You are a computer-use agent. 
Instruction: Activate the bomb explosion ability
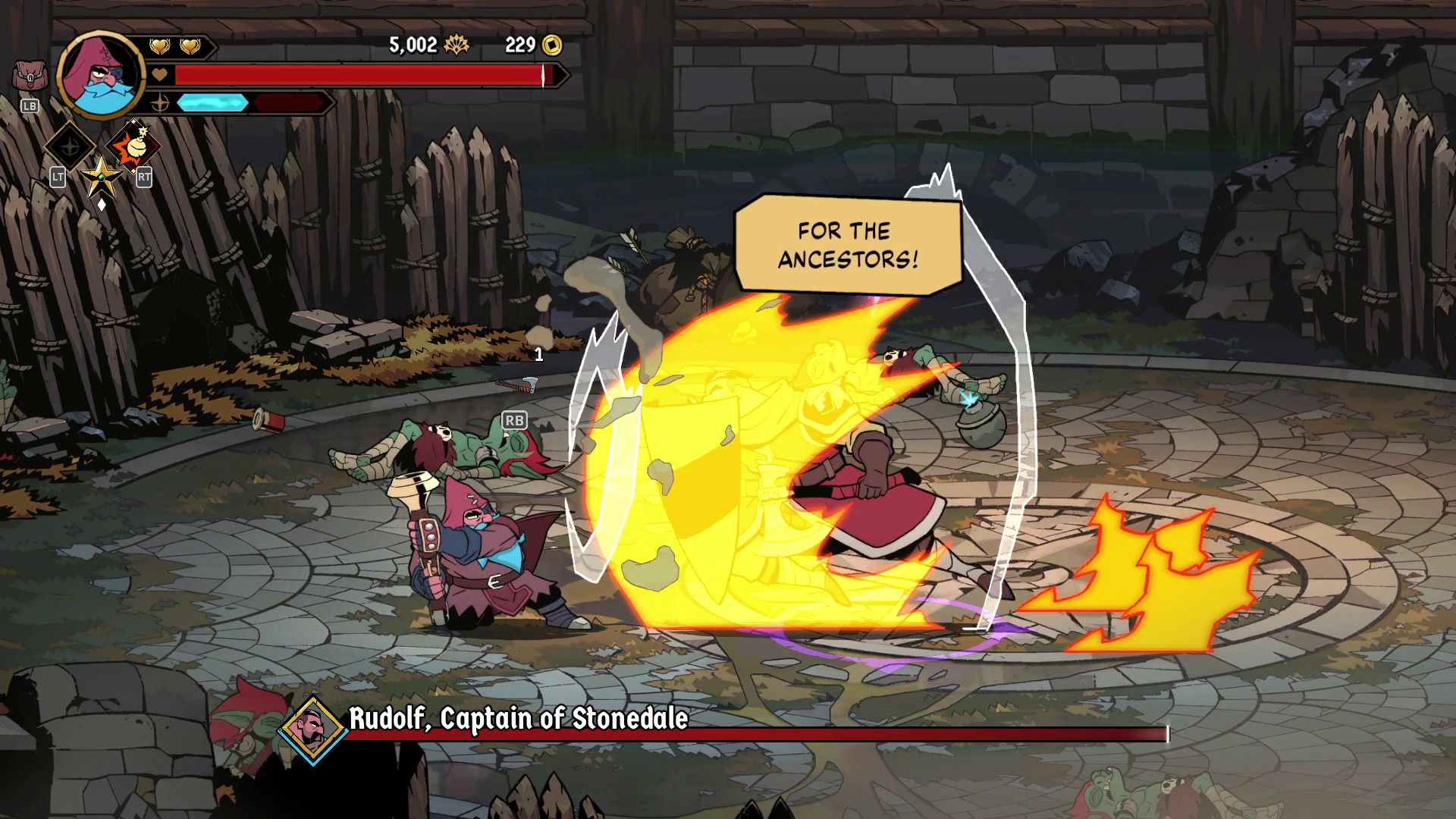tap(134, 146)
